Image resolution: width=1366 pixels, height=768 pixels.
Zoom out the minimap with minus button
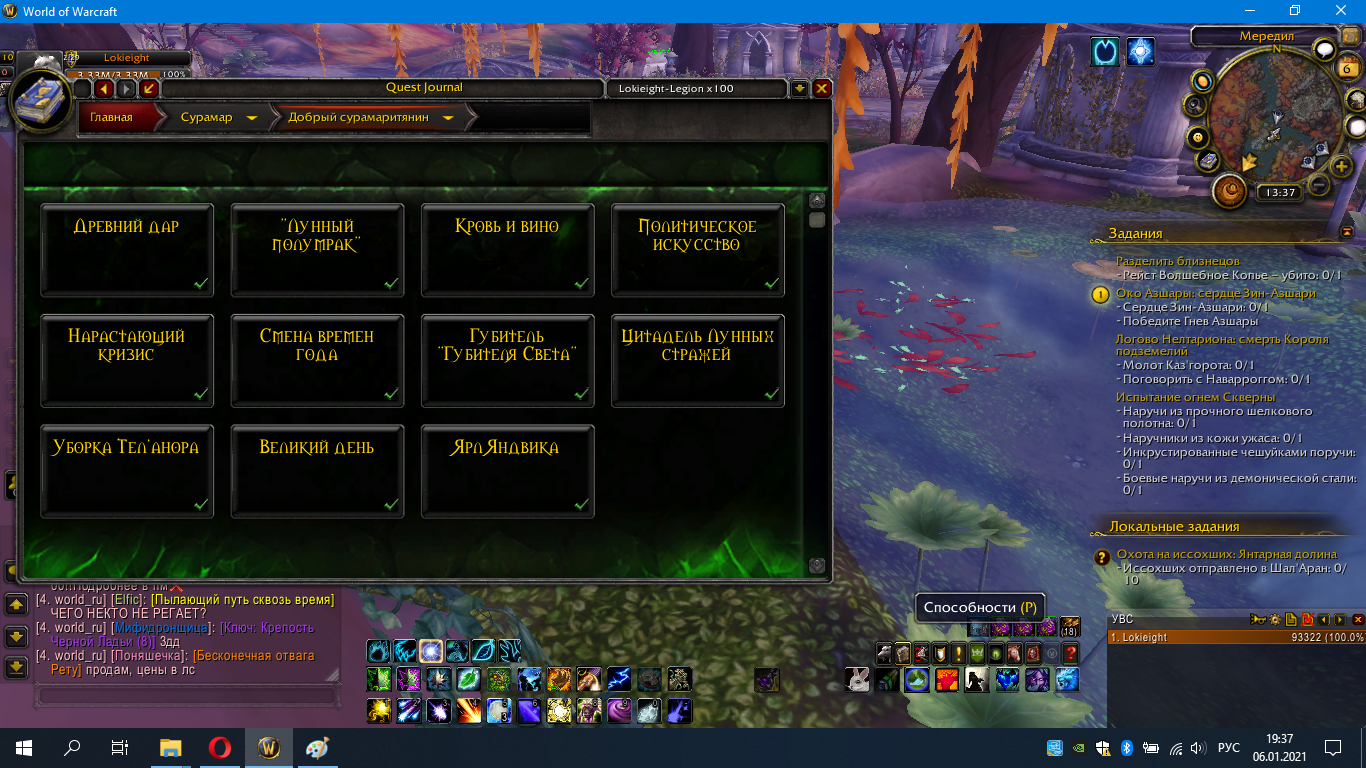(x=1319, y=185)
